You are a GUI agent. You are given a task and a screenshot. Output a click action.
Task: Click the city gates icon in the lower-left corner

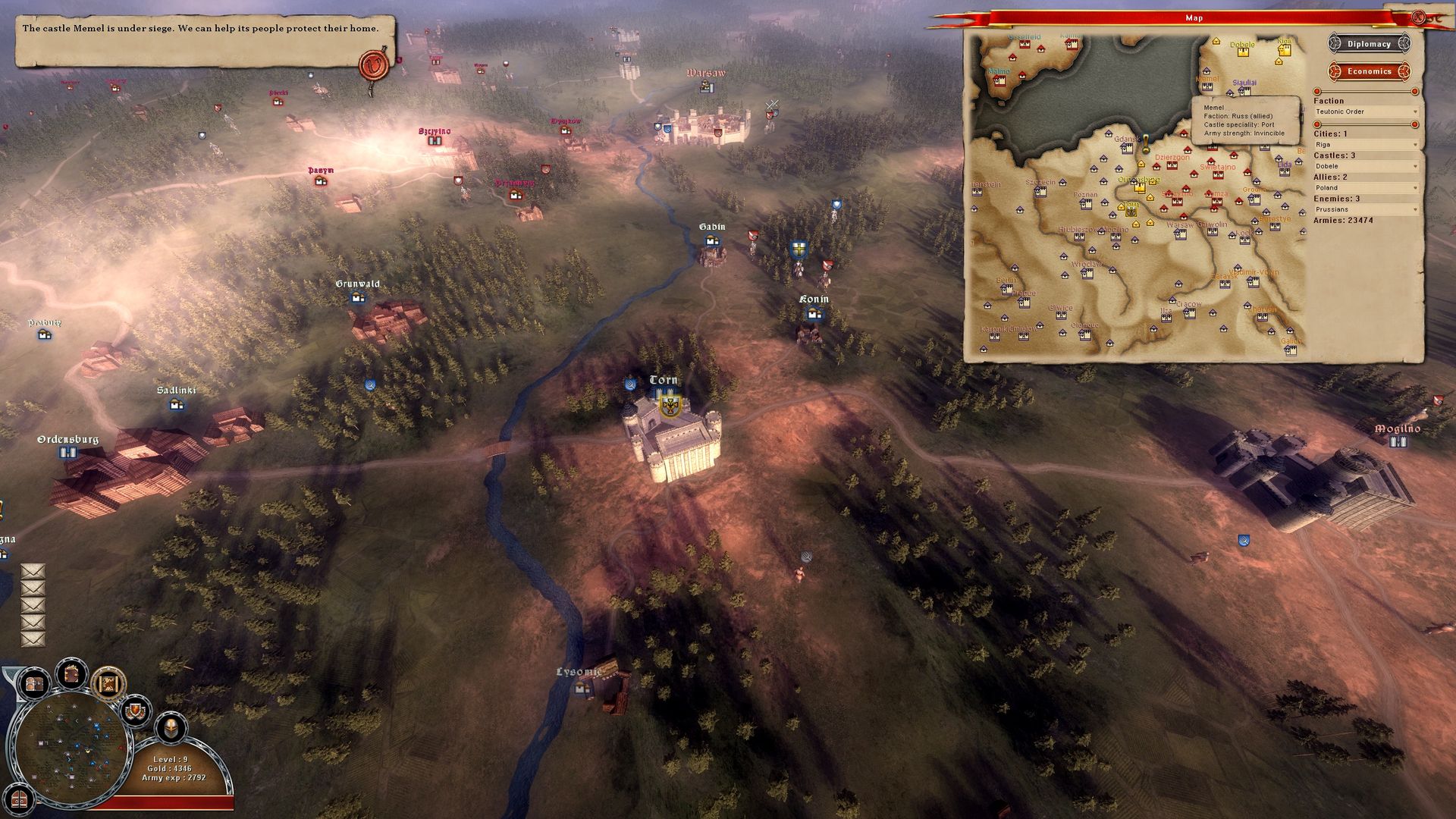coord(19,800)
